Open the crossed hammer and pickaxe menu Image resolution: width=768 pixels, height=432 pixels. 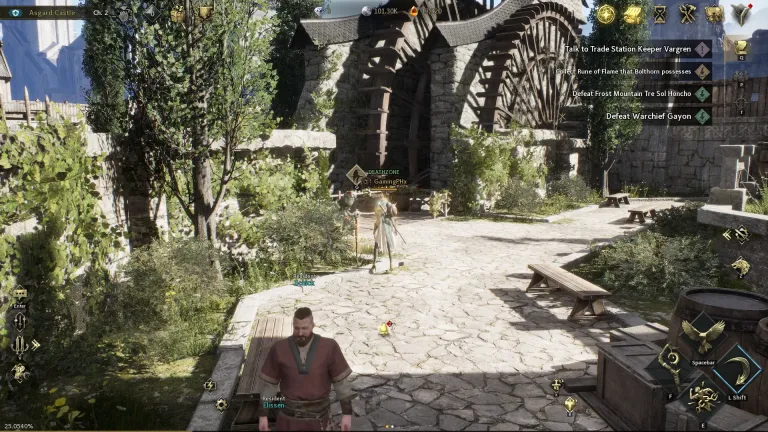(687, 14)
